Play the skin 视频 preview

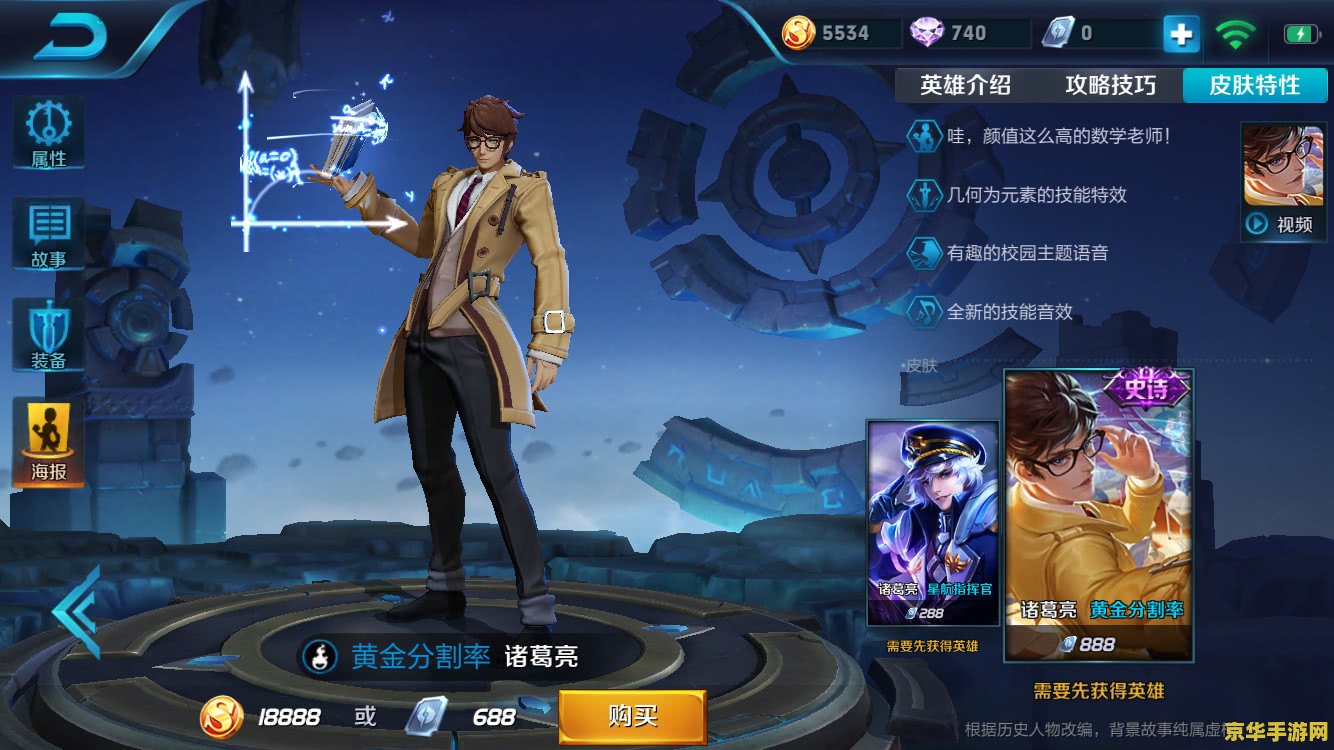[x=1282, y=181]
